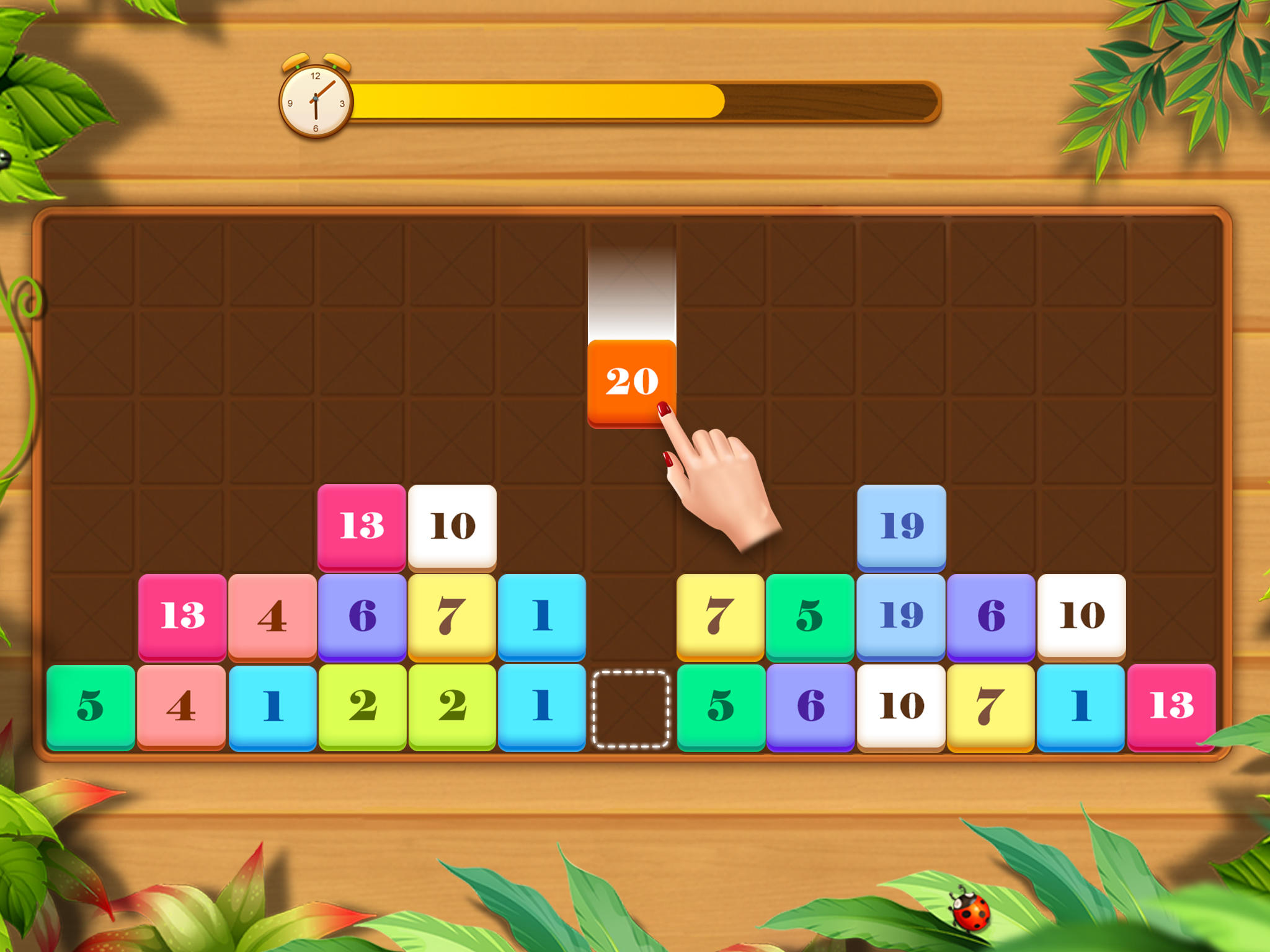The image size is (1270, 952).
Task: Tap the pink 13 tile in bottom right corner
Action: click(1172, 707)
